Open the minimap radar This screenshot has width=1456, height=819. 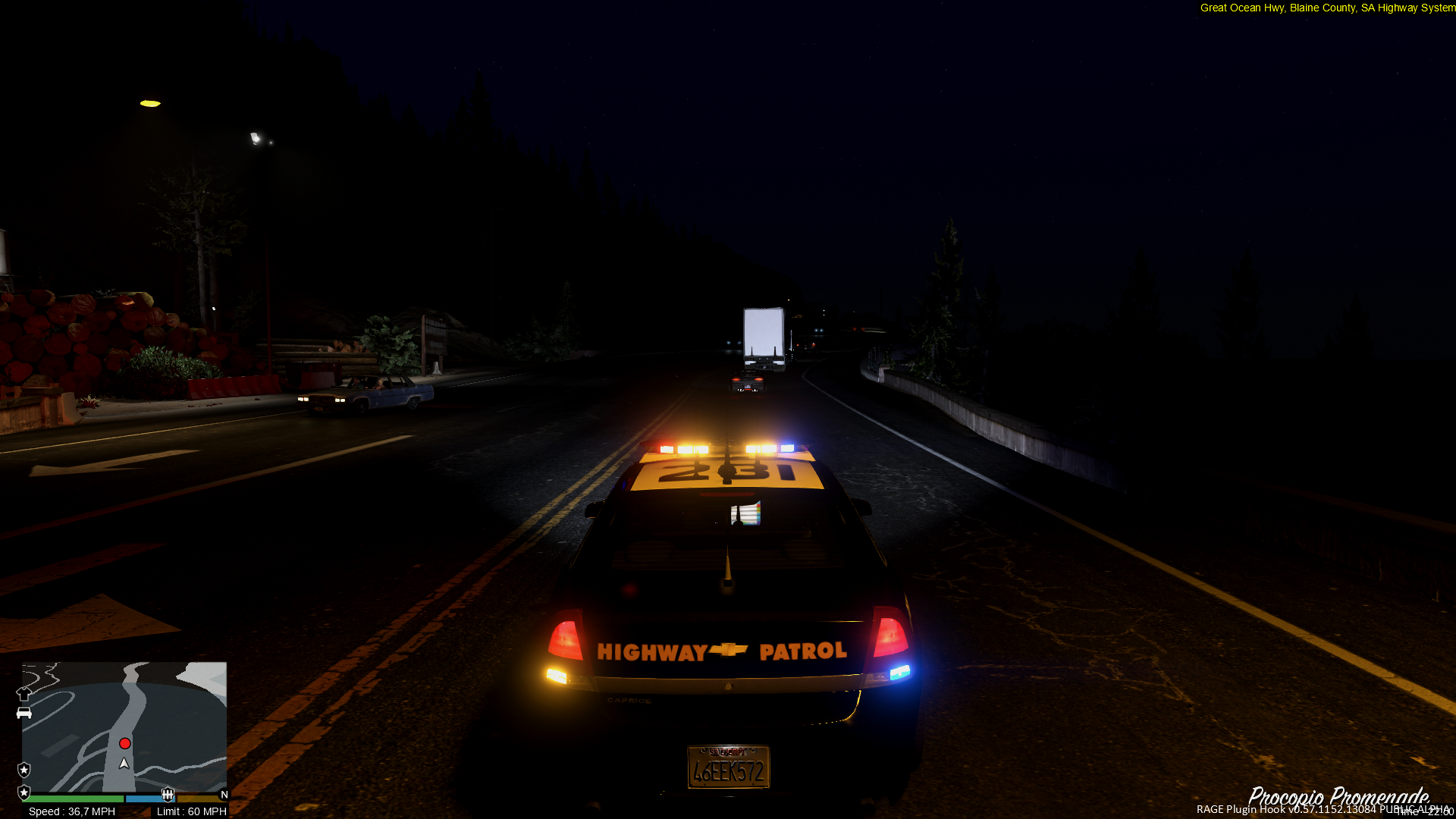[124, 726]
